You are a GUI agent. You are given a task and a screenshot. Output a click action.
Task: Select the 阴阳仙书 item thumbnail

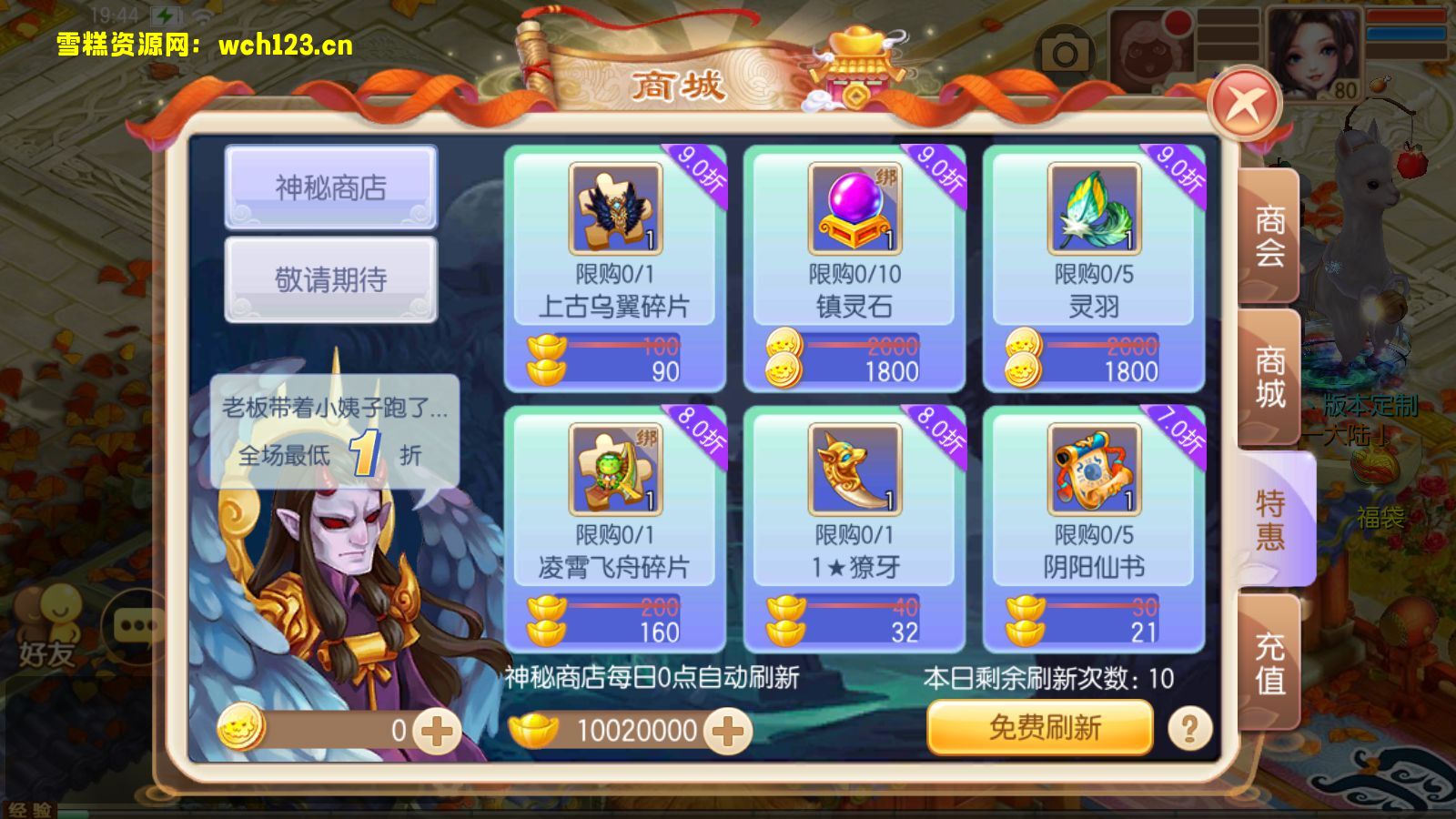coord(1092,470)
